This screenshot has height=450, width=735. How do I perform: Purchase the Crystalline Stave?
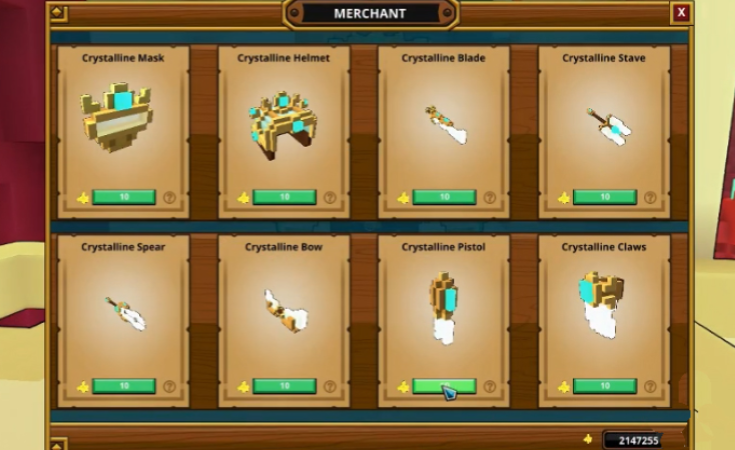(x=604, y=197)
